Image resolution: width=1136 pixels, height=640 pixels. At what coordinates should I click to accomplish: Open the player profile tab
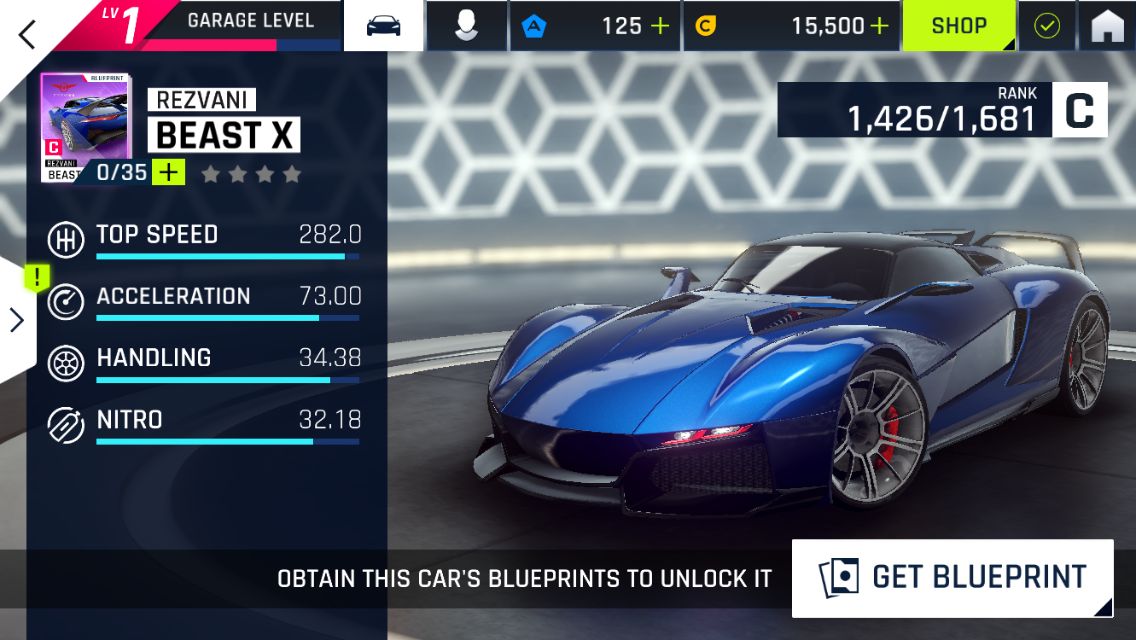coord(466,26)
